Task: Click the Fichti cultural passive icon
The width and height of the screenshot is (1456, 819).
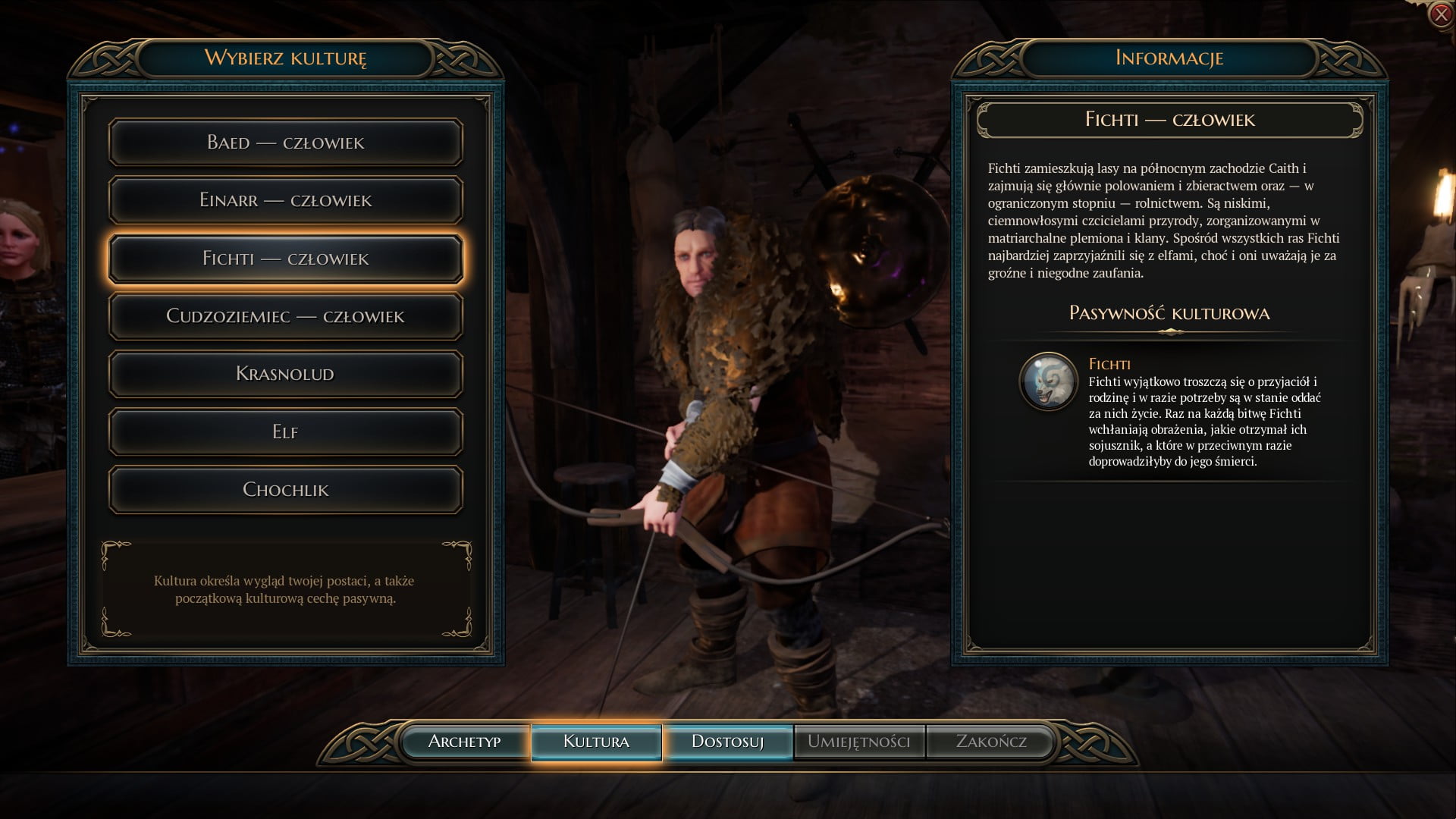Action: (x=1049, y=381)
